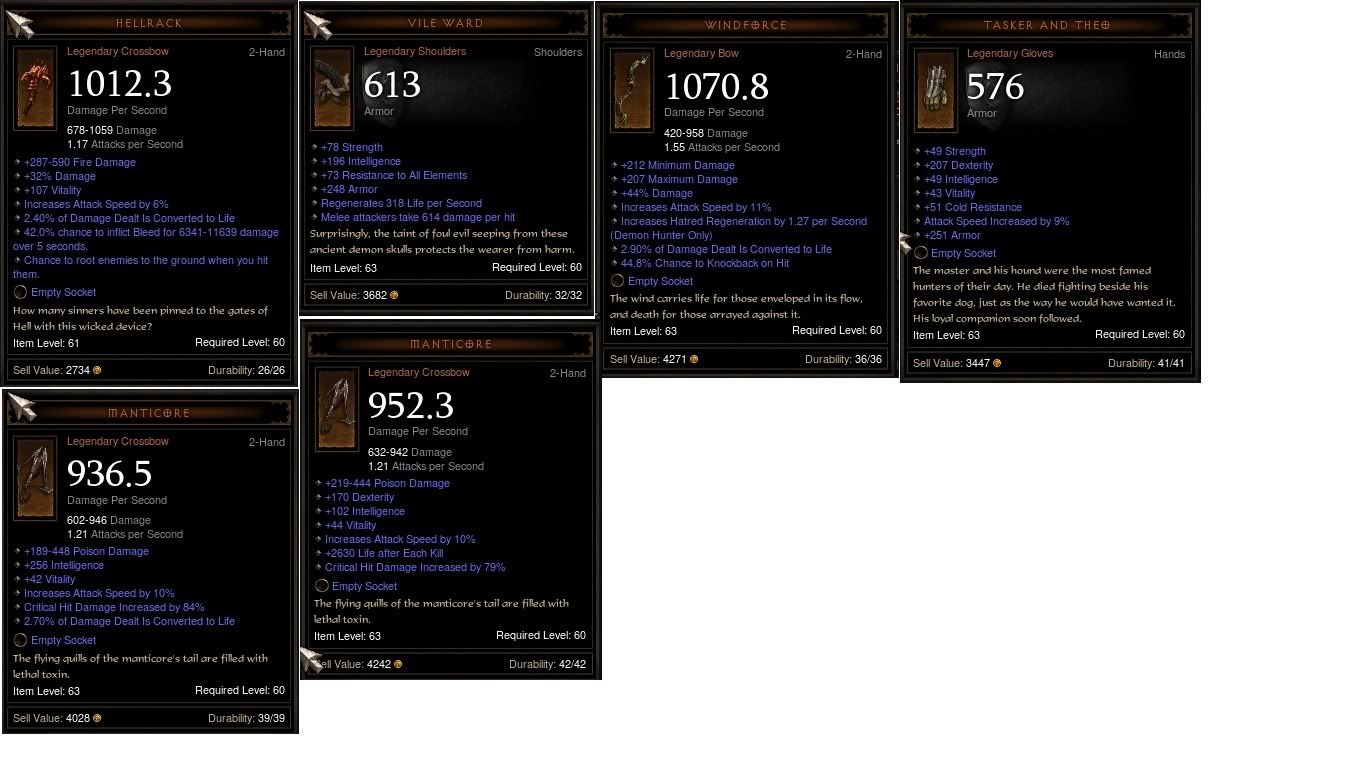1366x768 pixels.
Task: Select the Vile Ward shoulders icon
Action: tap(332, 88)
